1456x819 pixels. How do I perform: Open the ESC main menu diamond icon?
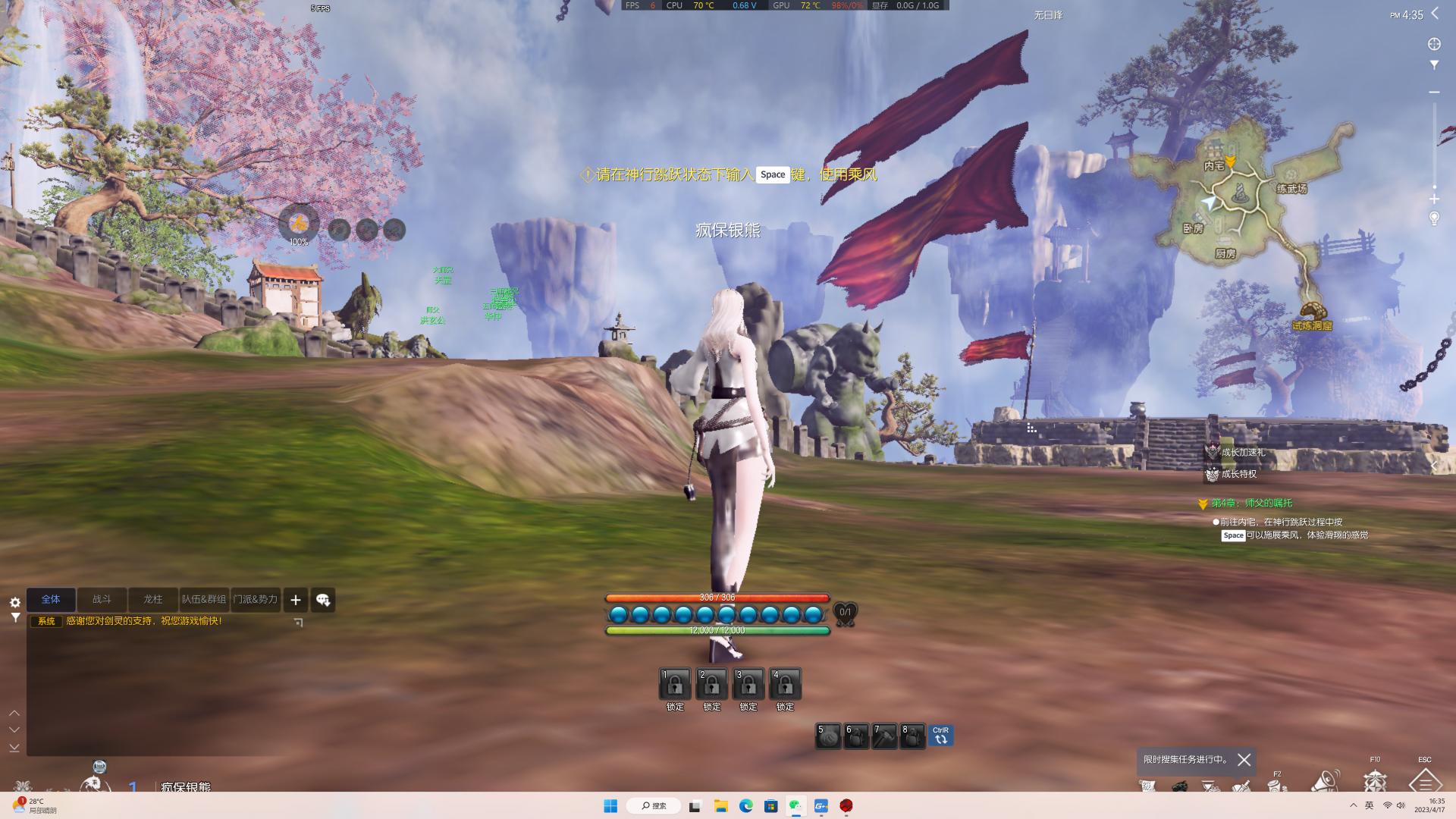click(1425, 781)
